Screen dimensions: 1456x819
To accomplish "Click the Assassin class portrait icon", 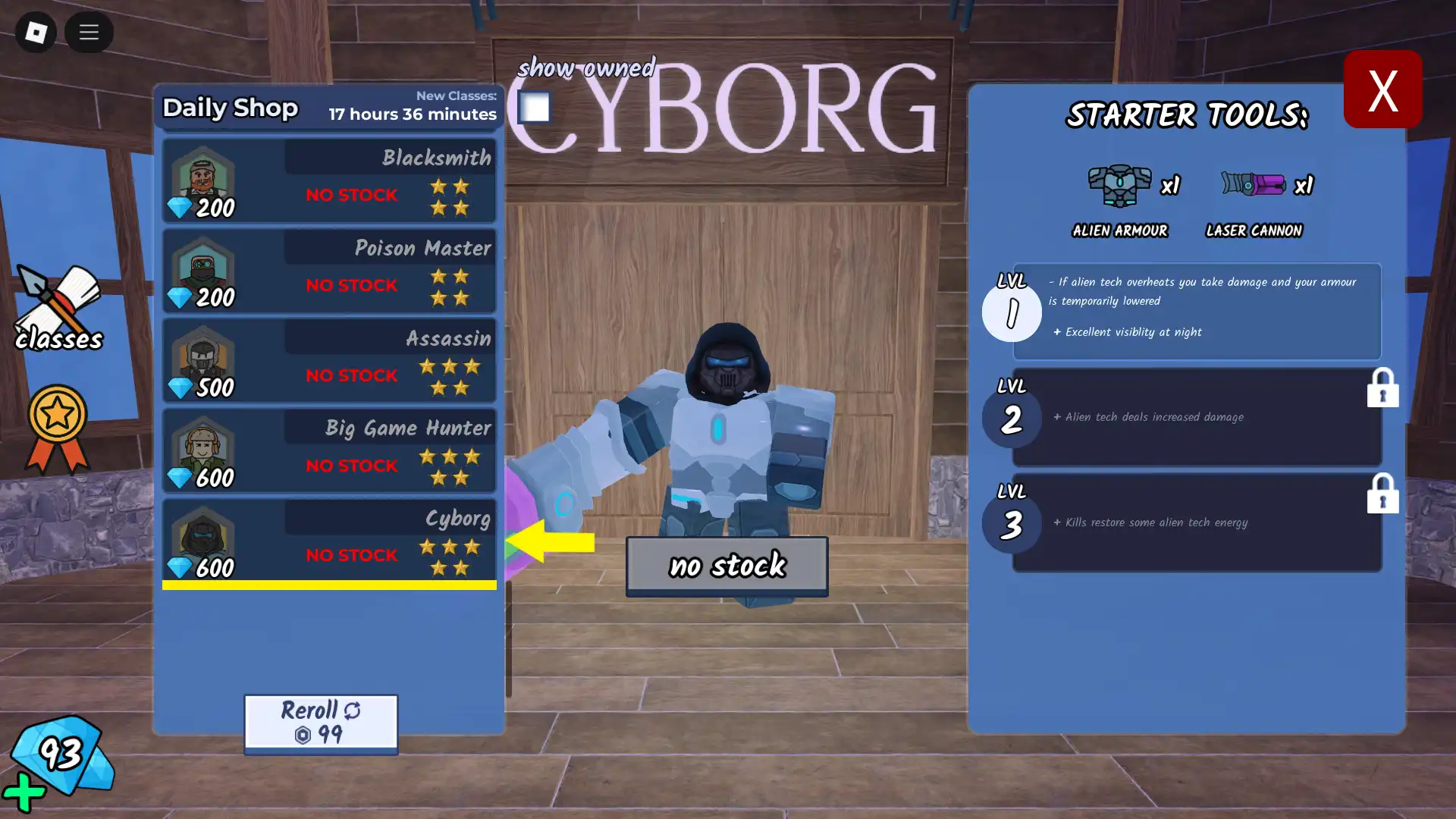I will [202, 357].
